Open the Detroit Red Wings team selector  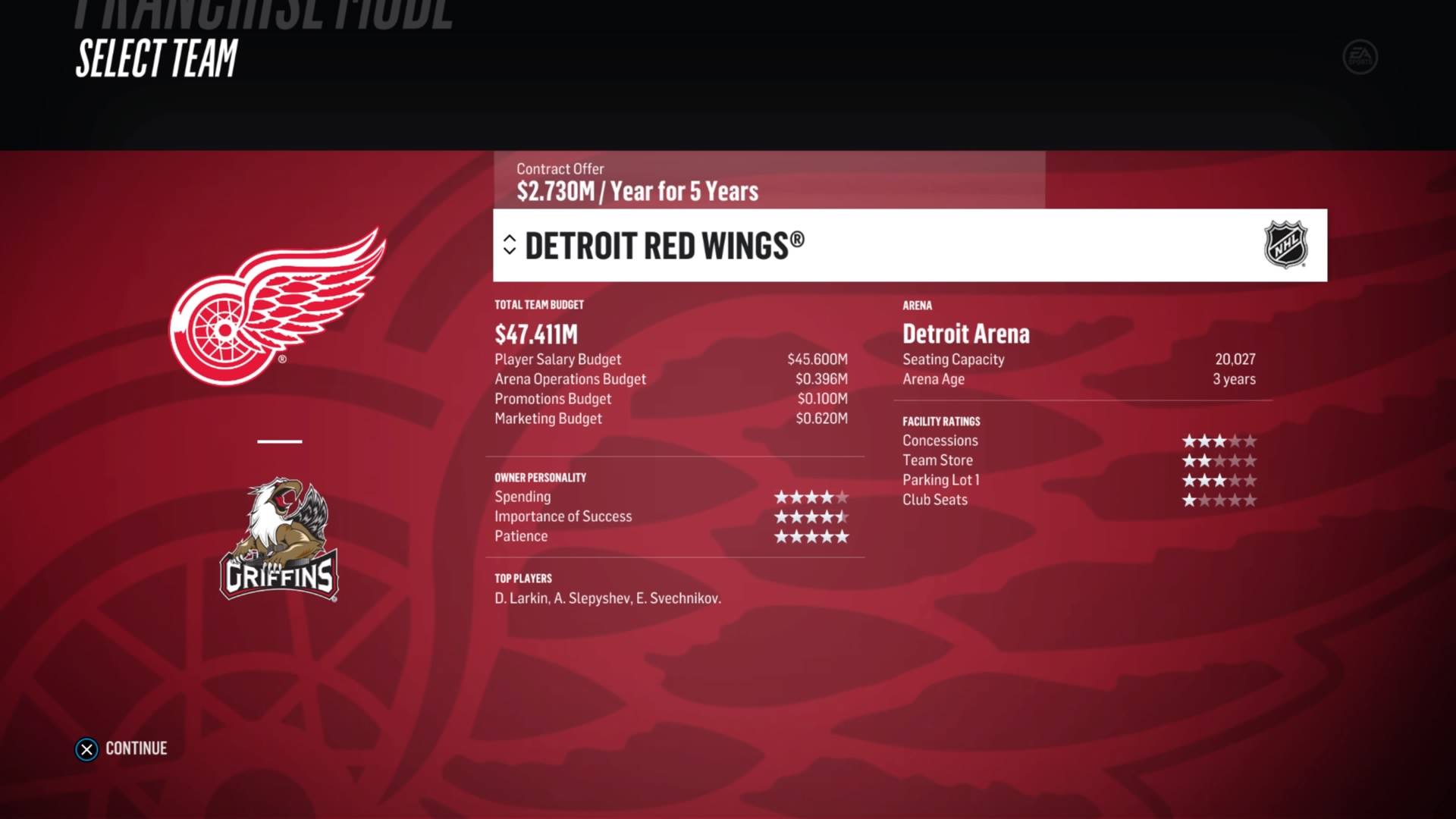pos(908,246)
